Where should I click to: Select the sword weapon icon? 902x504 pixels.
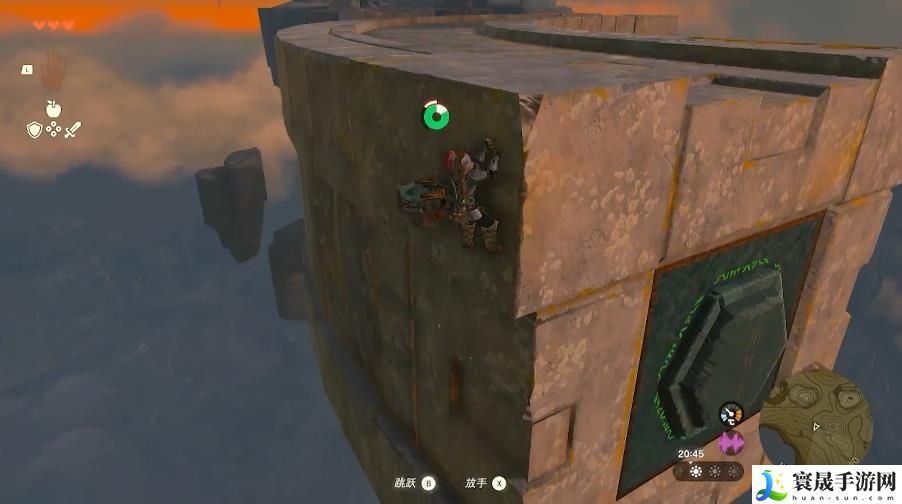click(72, 129)
